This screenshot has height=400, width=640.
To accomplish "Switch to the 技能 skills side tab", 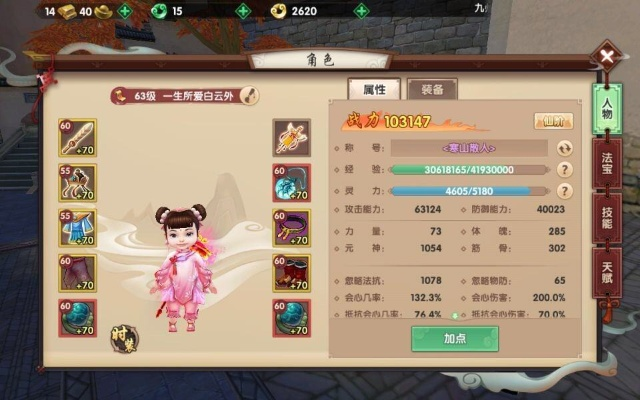I will coord(607,216).
